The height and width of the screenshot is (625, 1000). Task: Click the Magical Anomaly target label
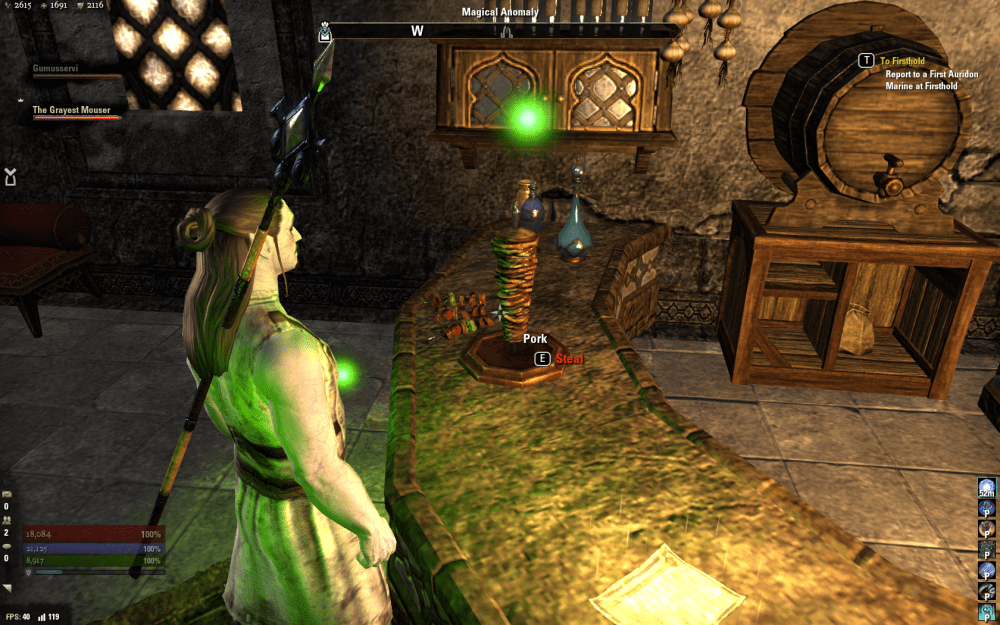500,12
